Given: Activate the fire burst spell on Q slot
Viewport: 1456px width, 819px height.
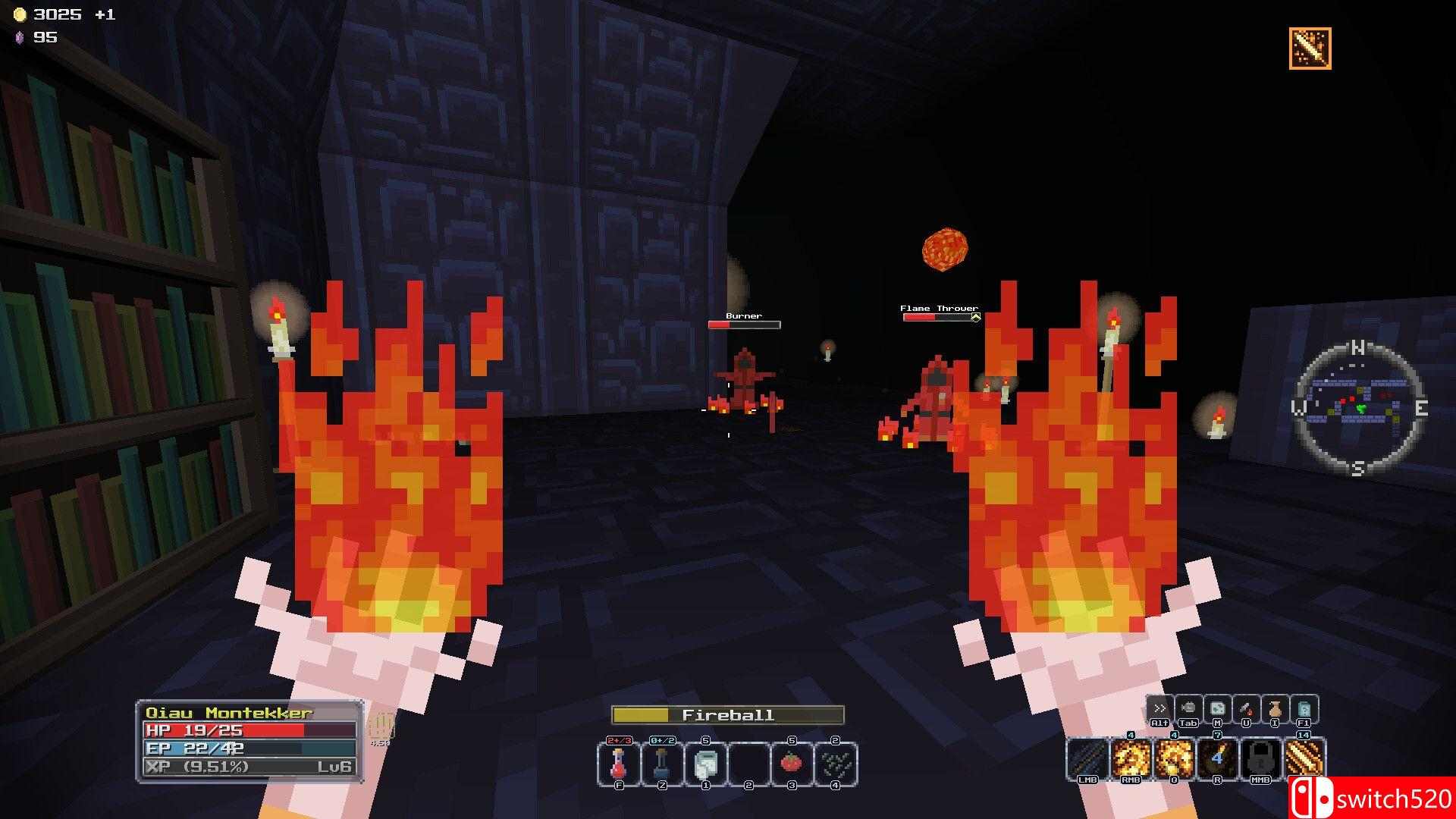Looking at the screenshot, I should point(1174,758).
